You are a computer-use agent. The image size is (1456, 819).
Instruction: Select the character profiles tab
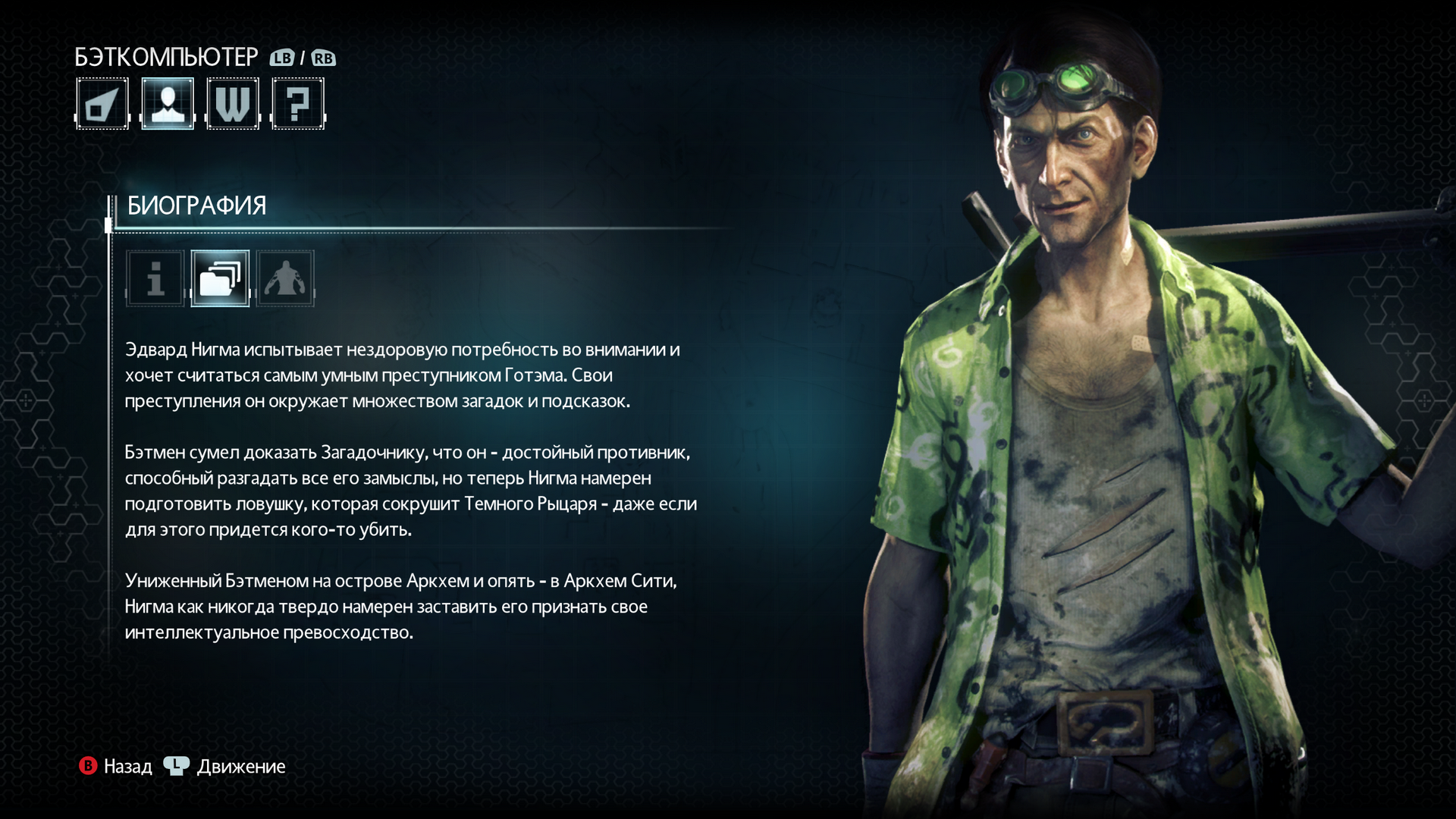coord(168,104)
